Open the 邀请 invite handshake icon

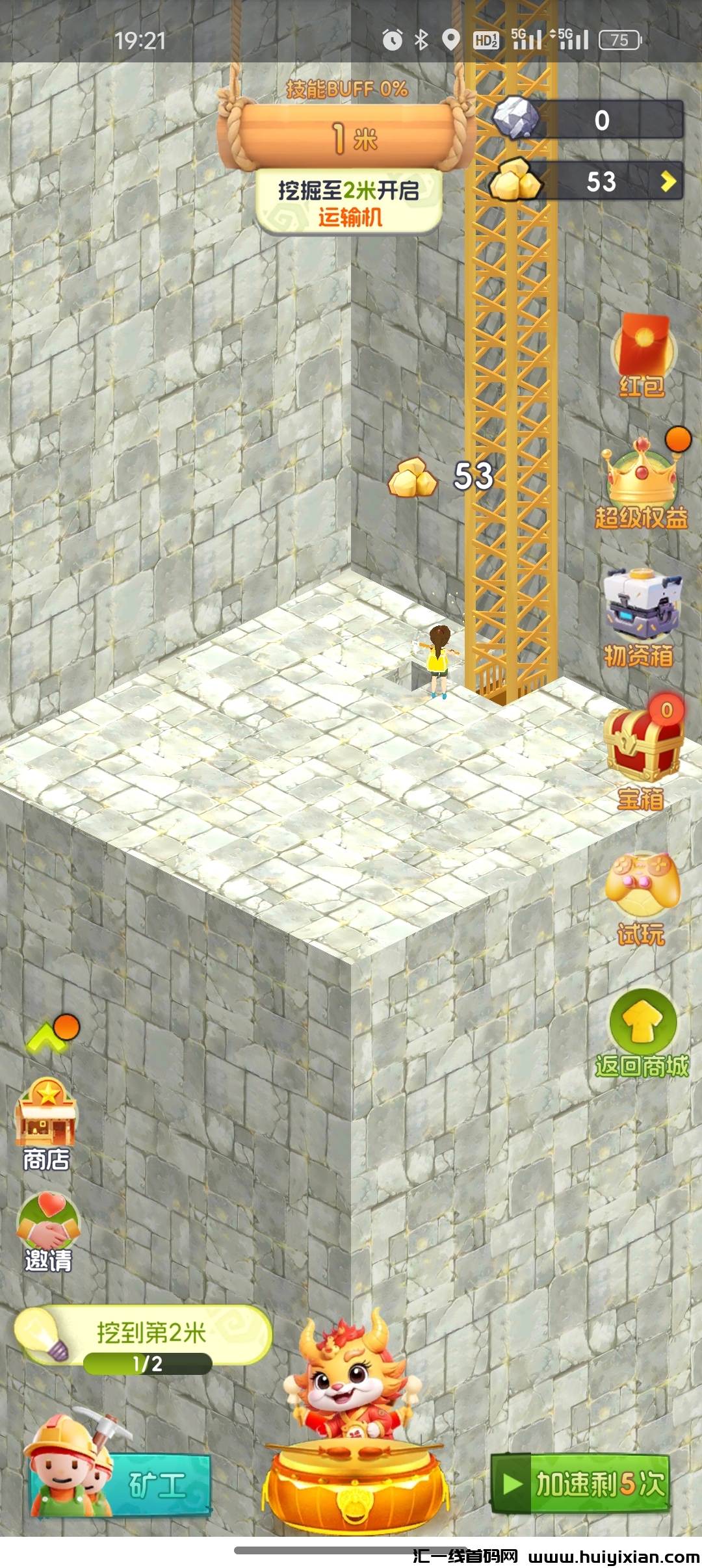pos(48,1230)
